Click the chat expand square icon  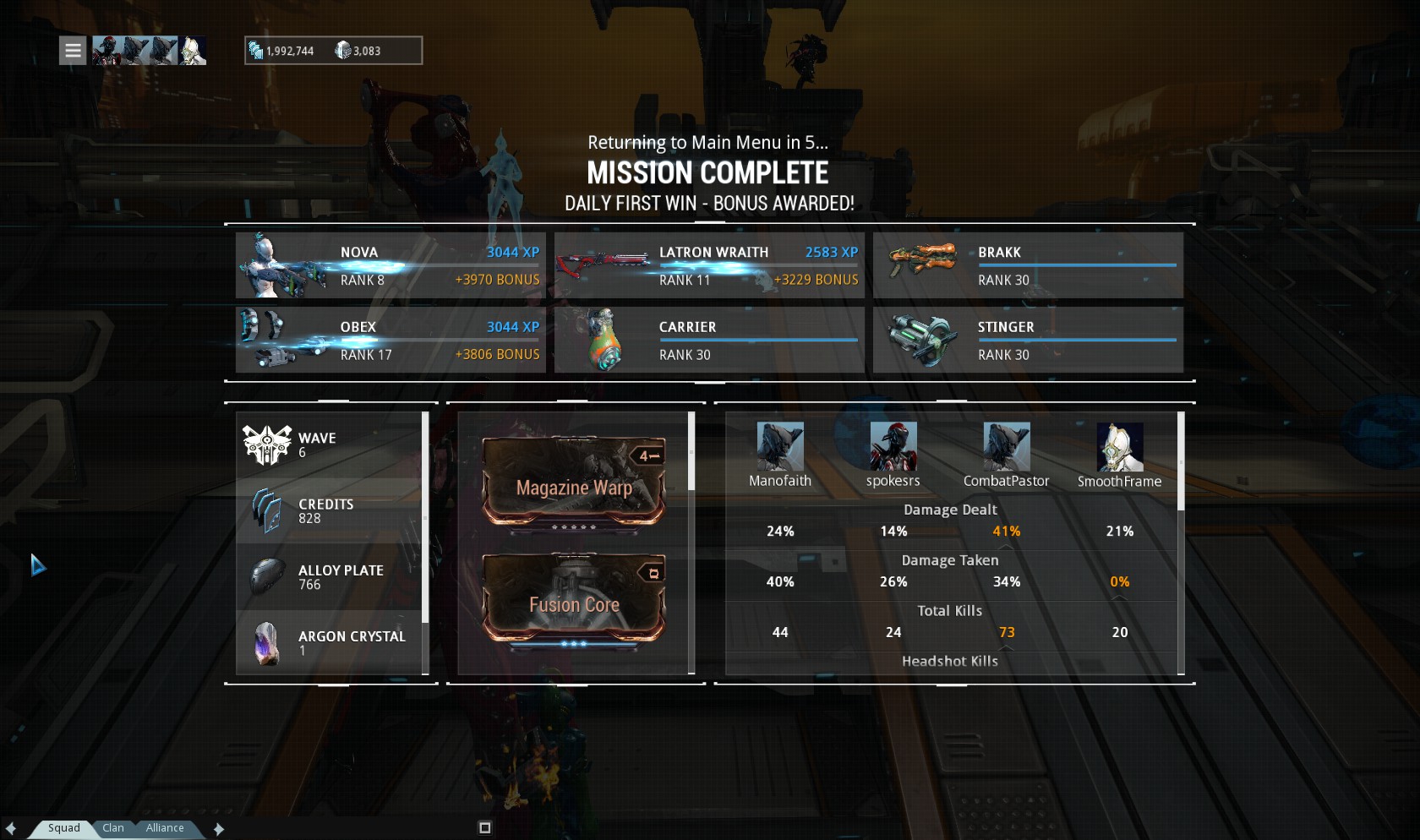pyautogui.click(x=484, y=828)
